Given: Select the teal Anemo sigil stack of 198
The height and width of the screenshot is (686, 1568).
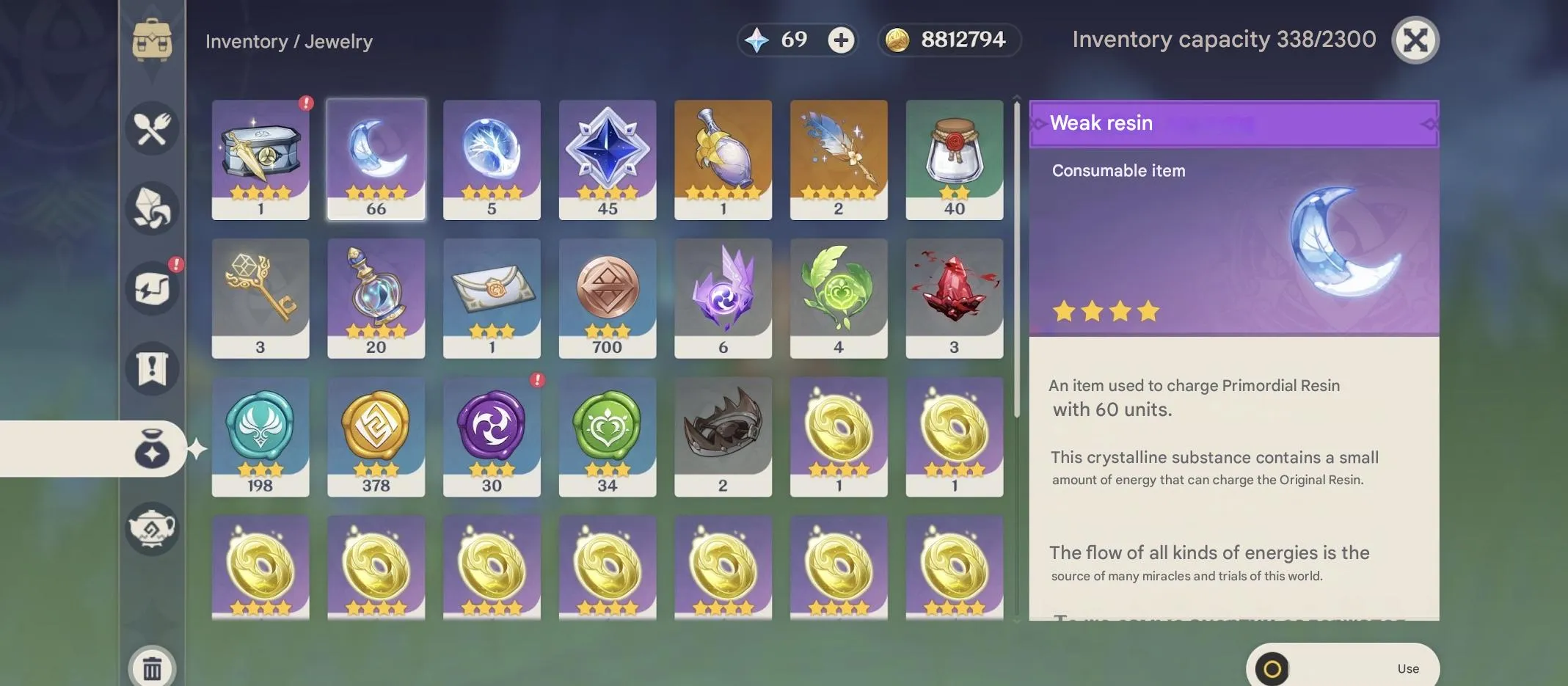Looking at the screenshot, I should point(260,437).
